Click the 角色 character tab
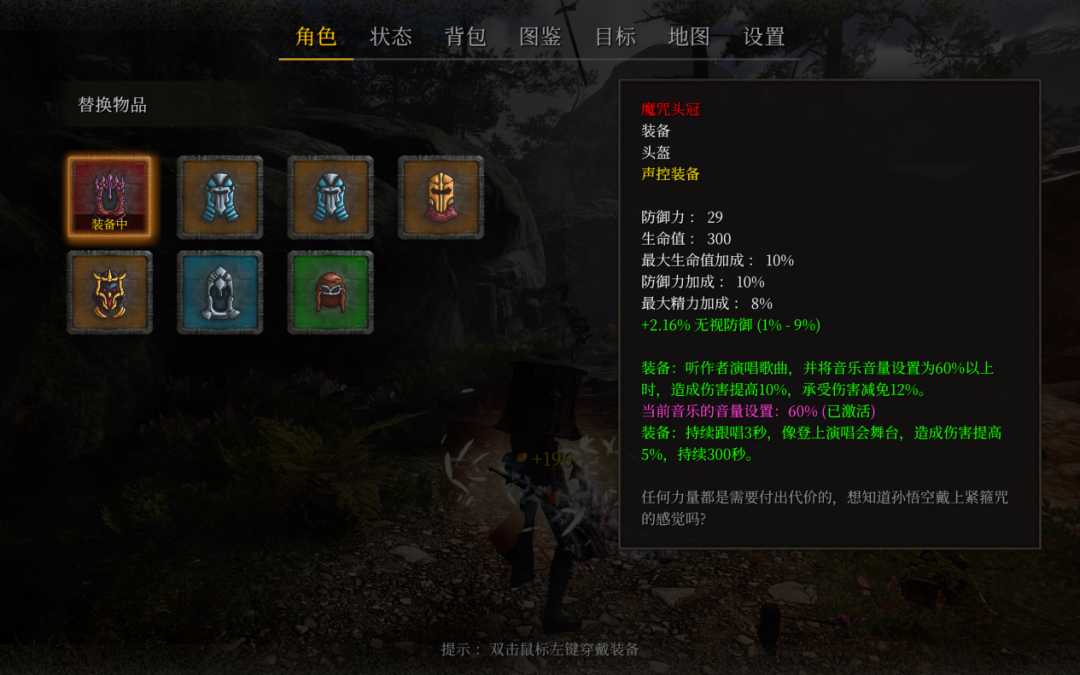 316,37
